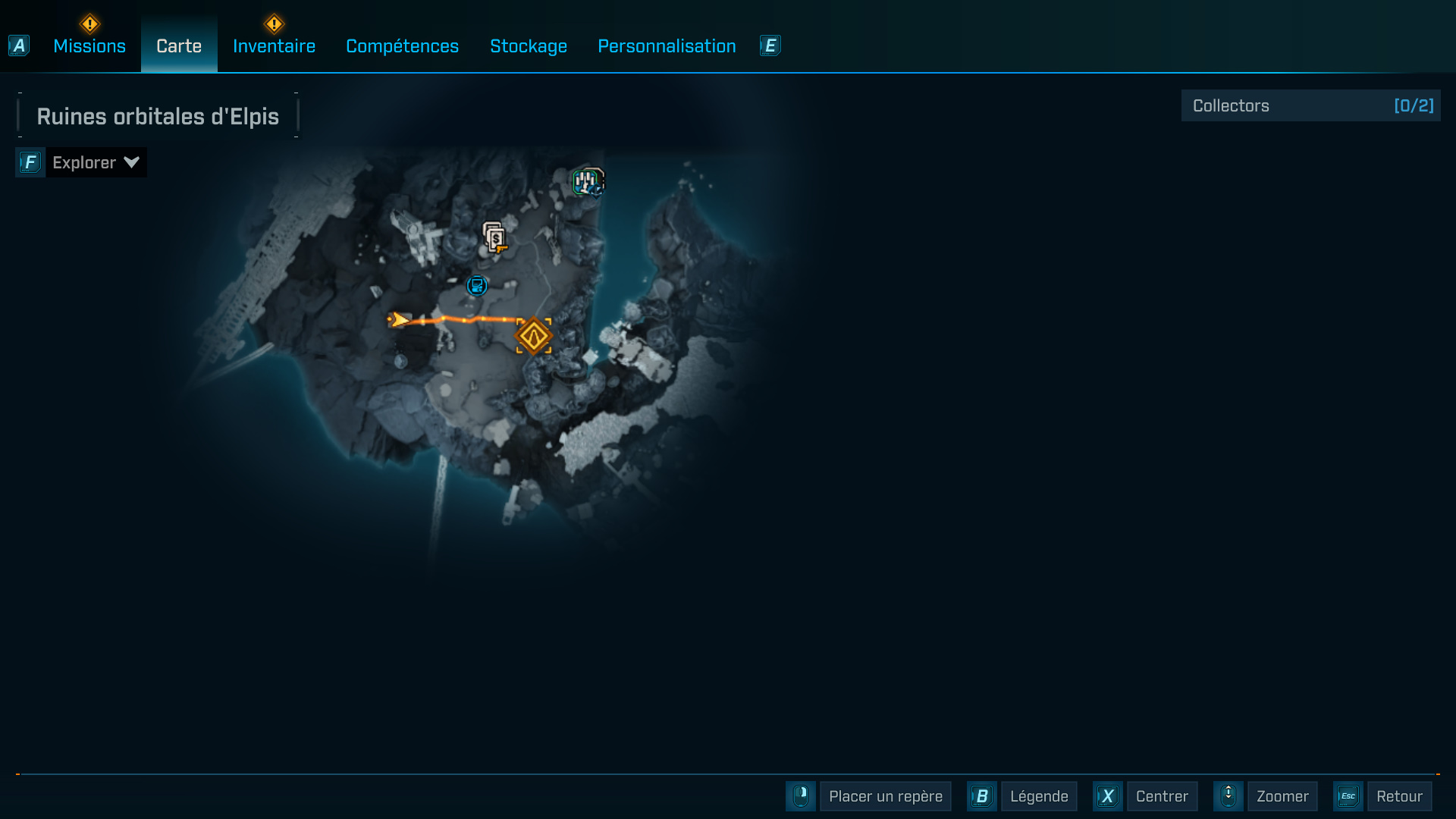Viewport: 1456px width, 819px height.
Task: Switch to the Compétences tab
Action: point(402,46)
